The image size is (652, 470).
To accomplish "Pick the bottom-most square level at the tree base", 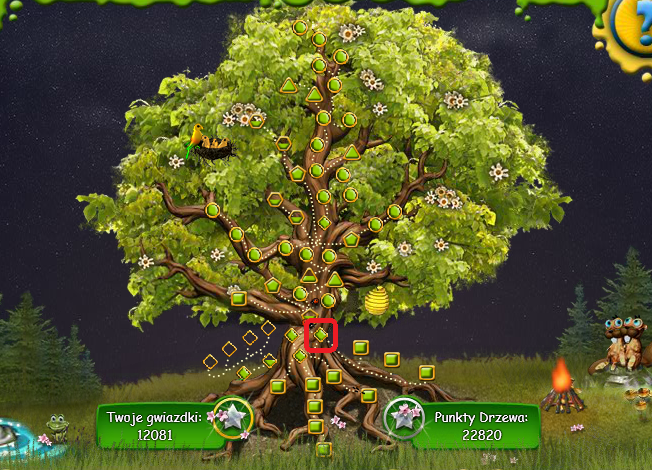I will click(x=322, y=449).
